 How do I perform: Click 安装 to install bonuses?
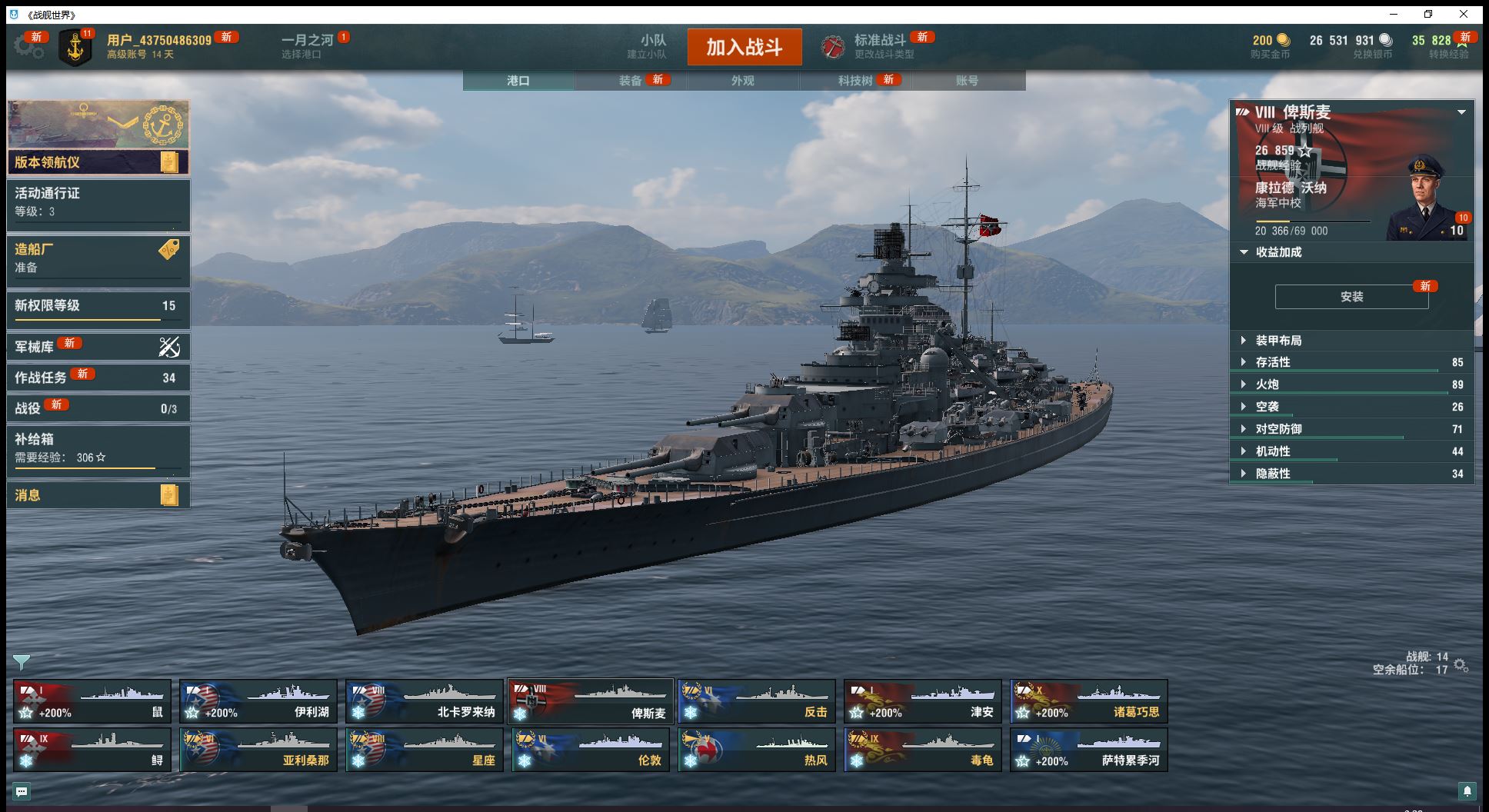pyautogui.click(x=1351, y=297)
